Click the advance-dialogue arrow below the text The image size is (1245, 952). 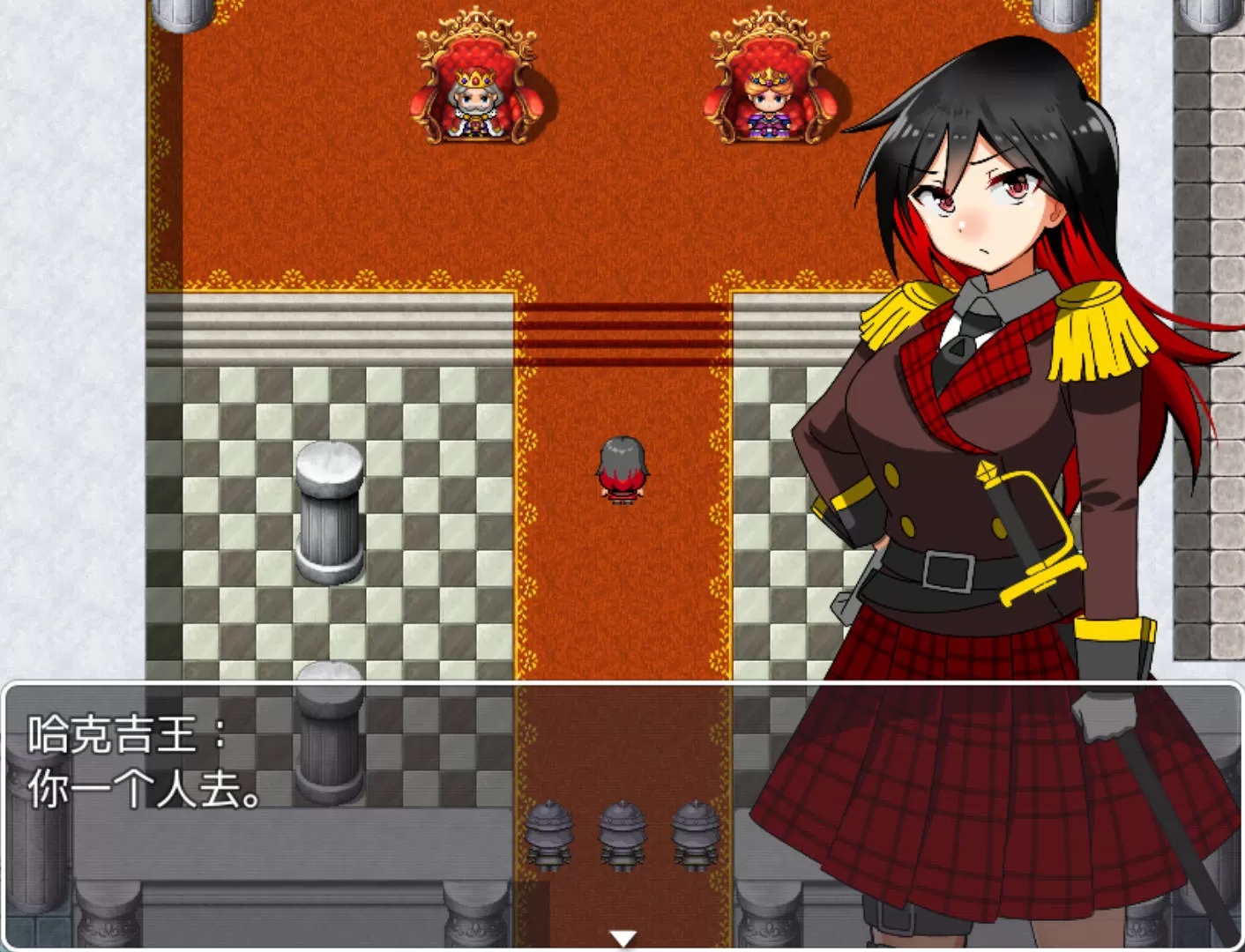click(625, 939)
